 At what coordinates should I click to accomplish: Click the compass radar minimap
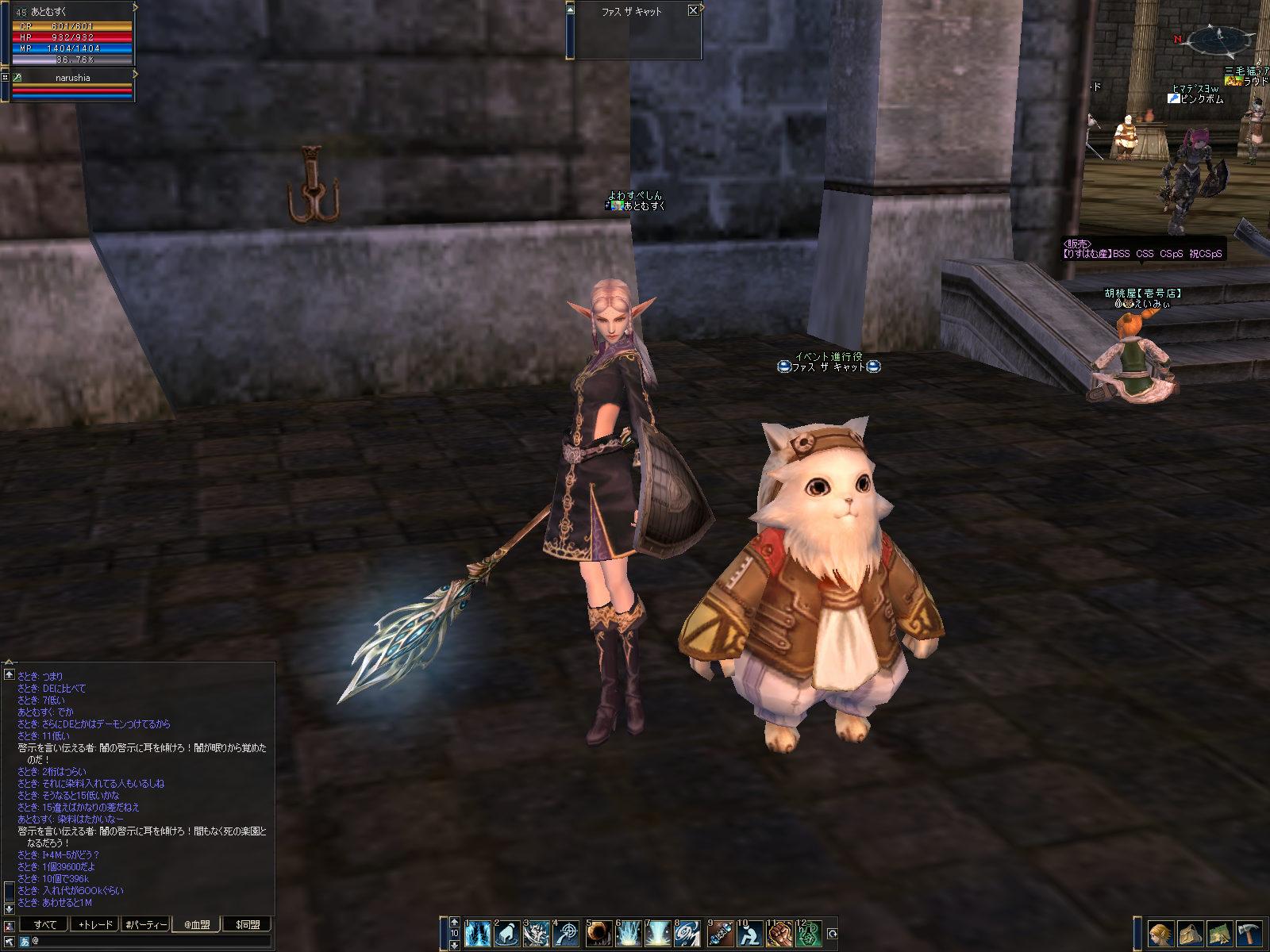tap(1220, 38)
